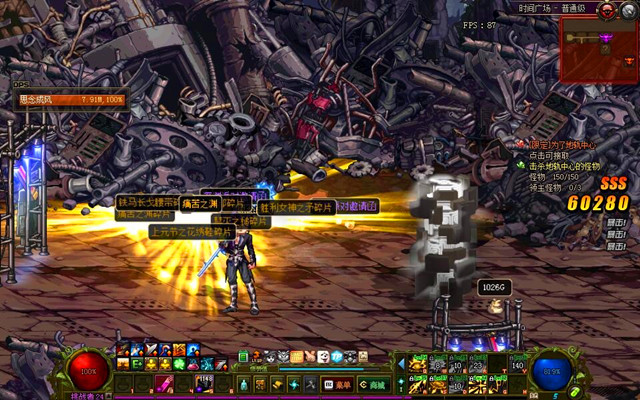Click the 限定 quest tracker entry
Screen dimensions: 640x400
pyautogui.click(x=560, y=145)
